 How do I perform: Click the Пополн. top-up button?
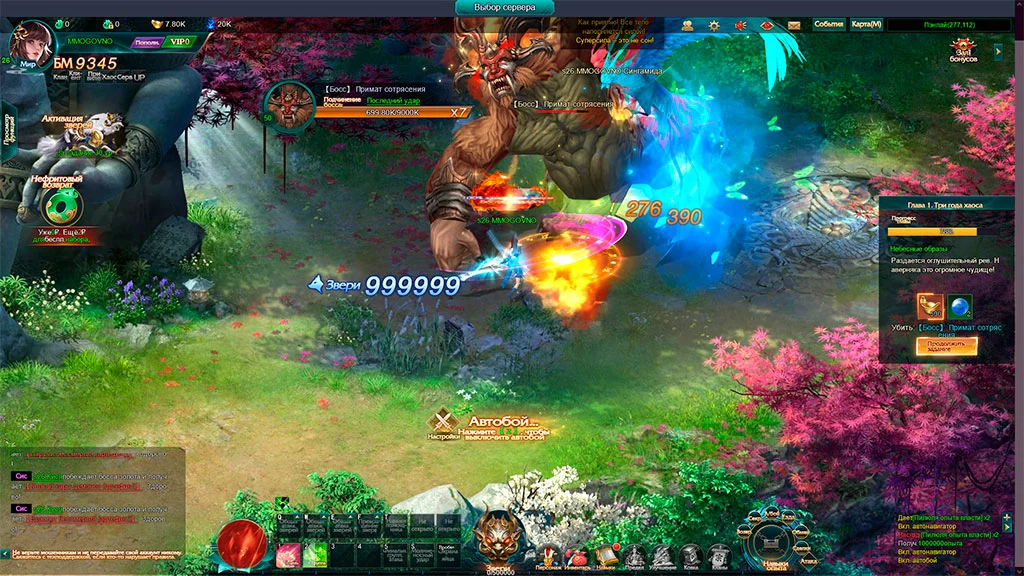pyautogui.click(x=146, y=43)
